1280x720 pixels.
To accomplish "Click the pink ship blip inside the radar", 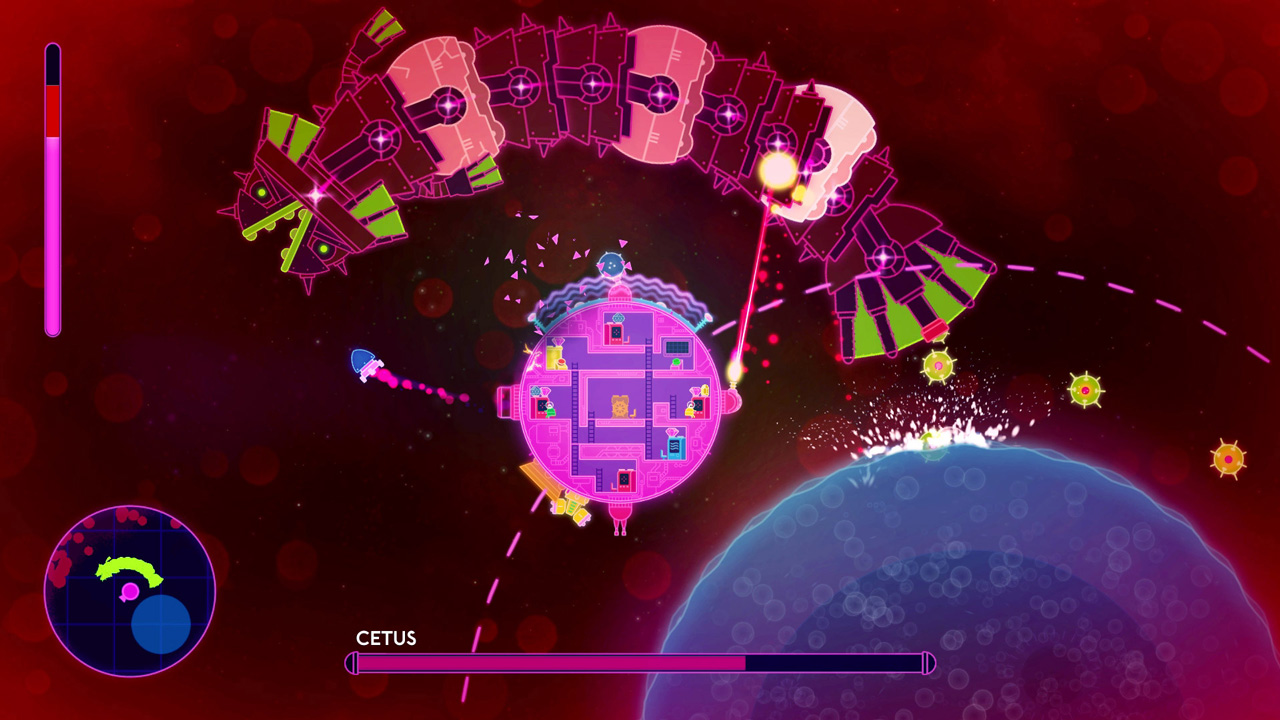I will pyautogui.click(x=130, y=592).
